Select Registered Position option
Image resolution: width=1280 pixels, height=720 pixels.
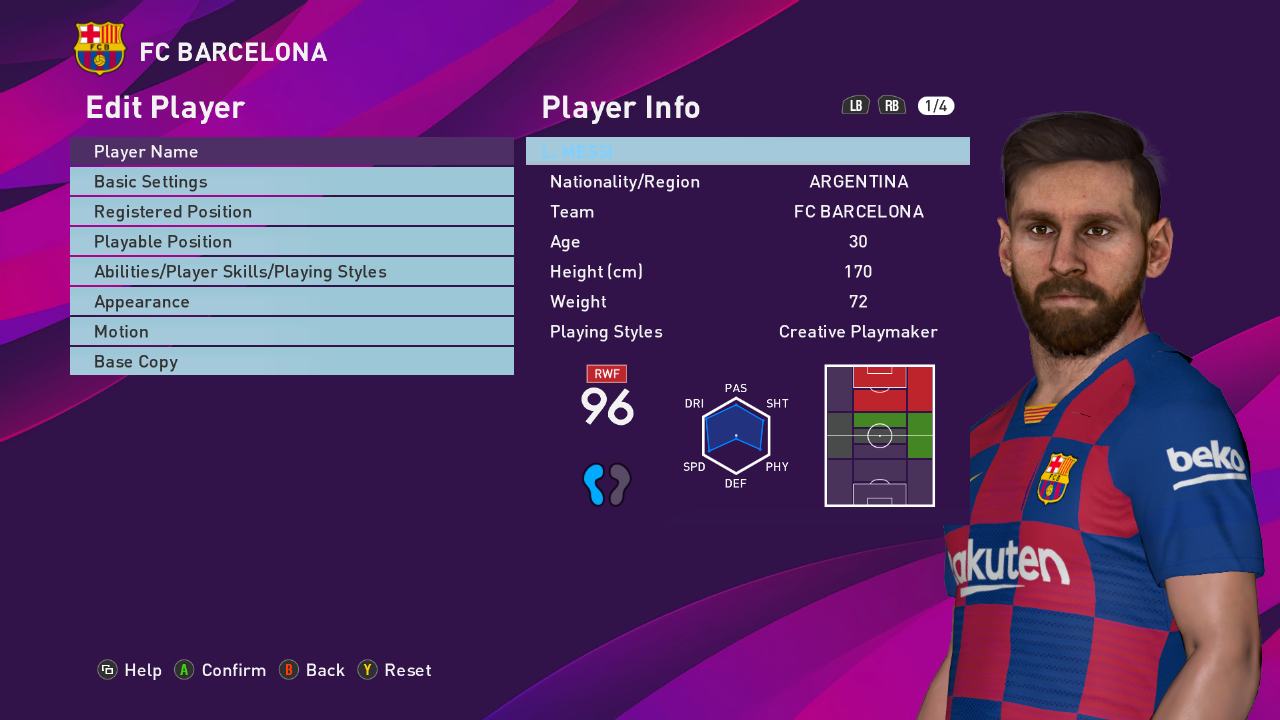[x=291, y=211]
